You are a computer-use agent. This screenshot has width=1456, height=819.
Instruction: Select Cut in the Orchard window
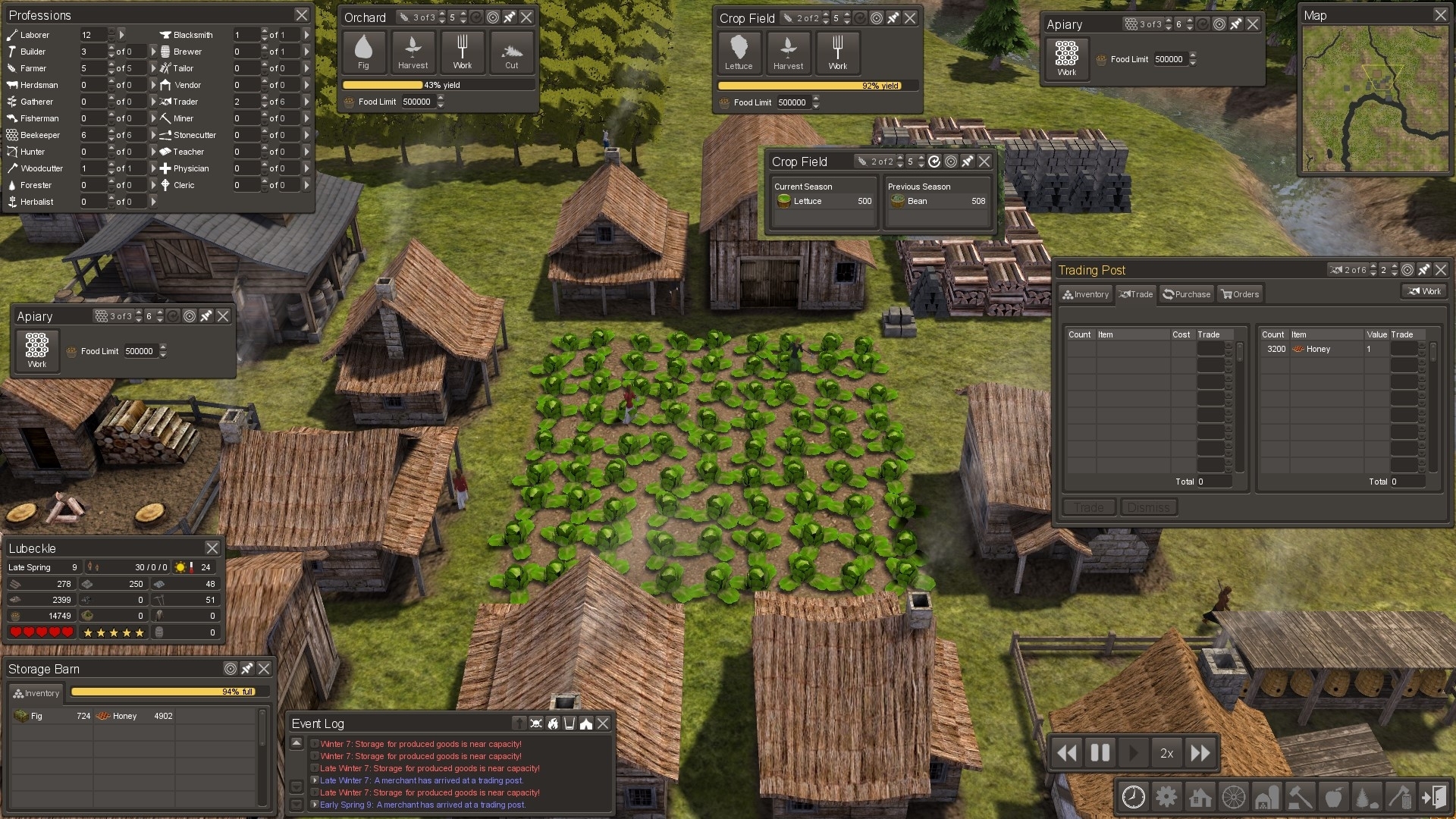tap(512, 52)
